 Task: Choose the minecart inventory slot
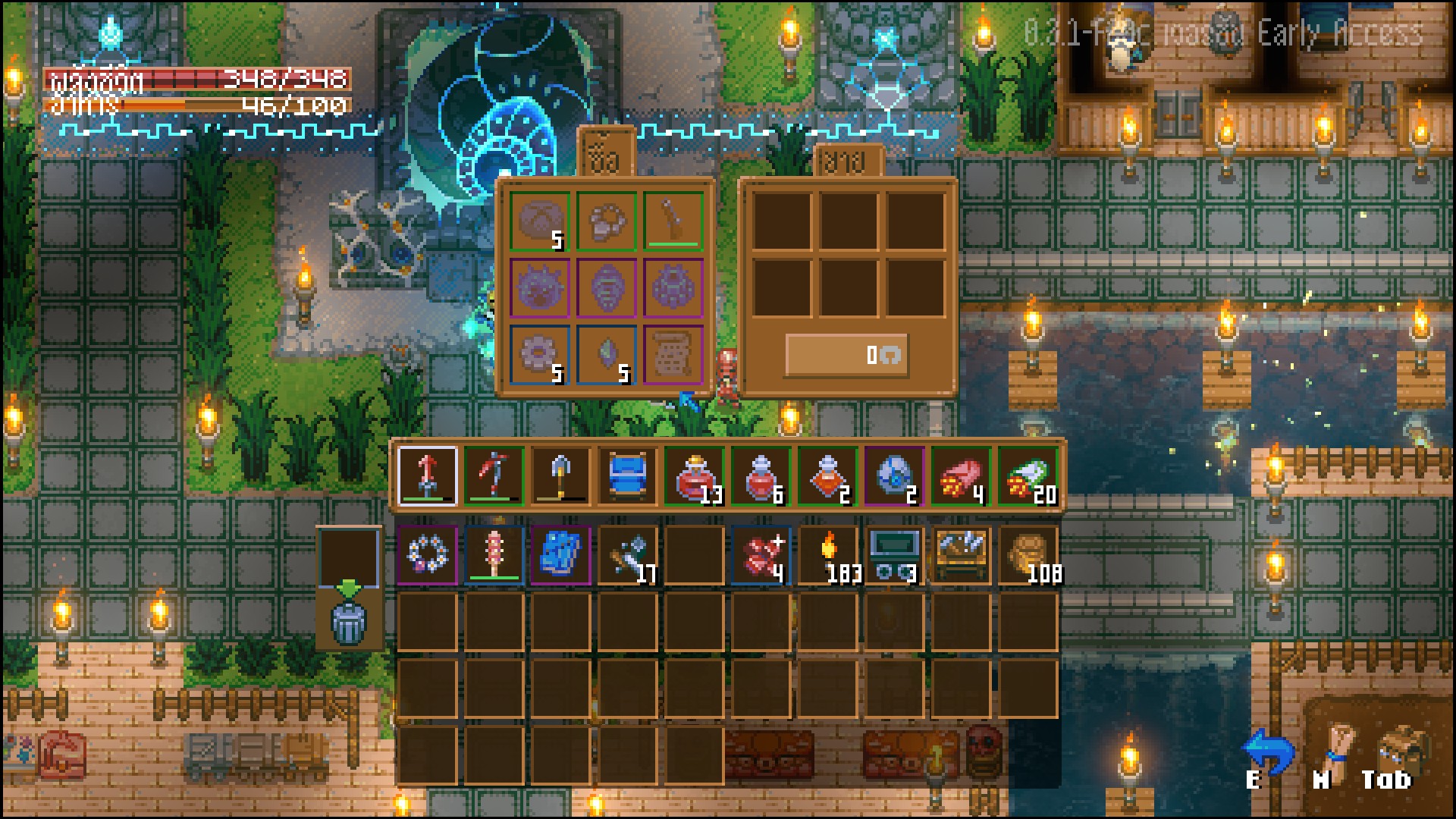click(895, 555)
